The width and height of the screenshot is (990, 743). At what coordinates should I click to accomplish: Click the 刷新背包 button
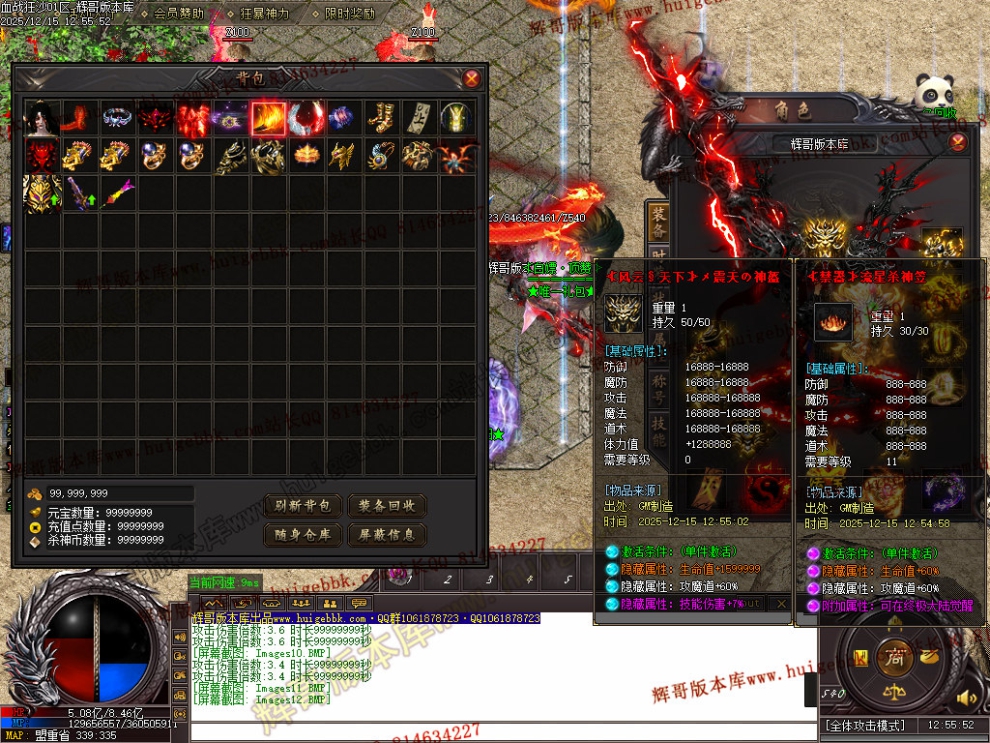303,506
